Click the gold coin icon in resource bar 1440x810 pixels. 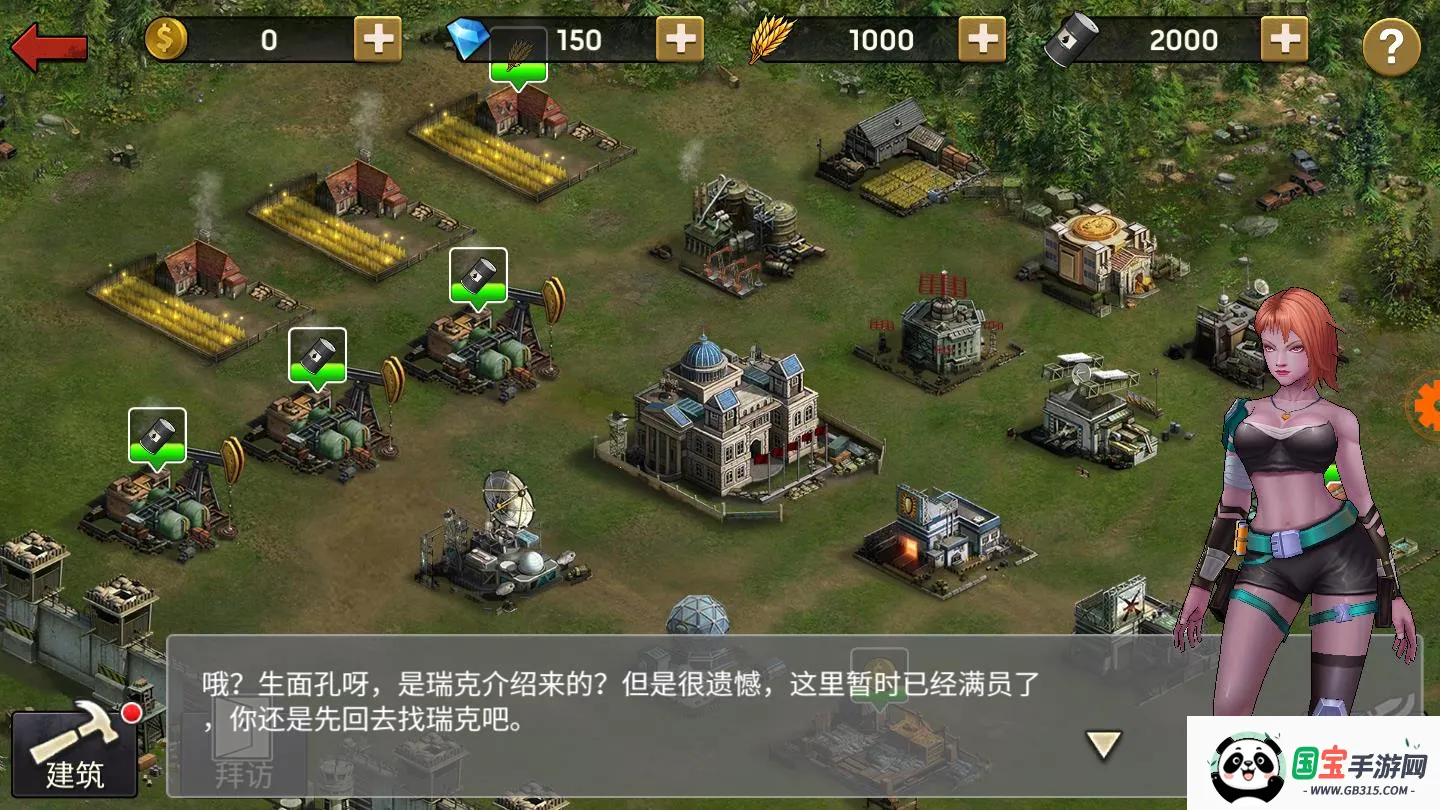point(168,38)
